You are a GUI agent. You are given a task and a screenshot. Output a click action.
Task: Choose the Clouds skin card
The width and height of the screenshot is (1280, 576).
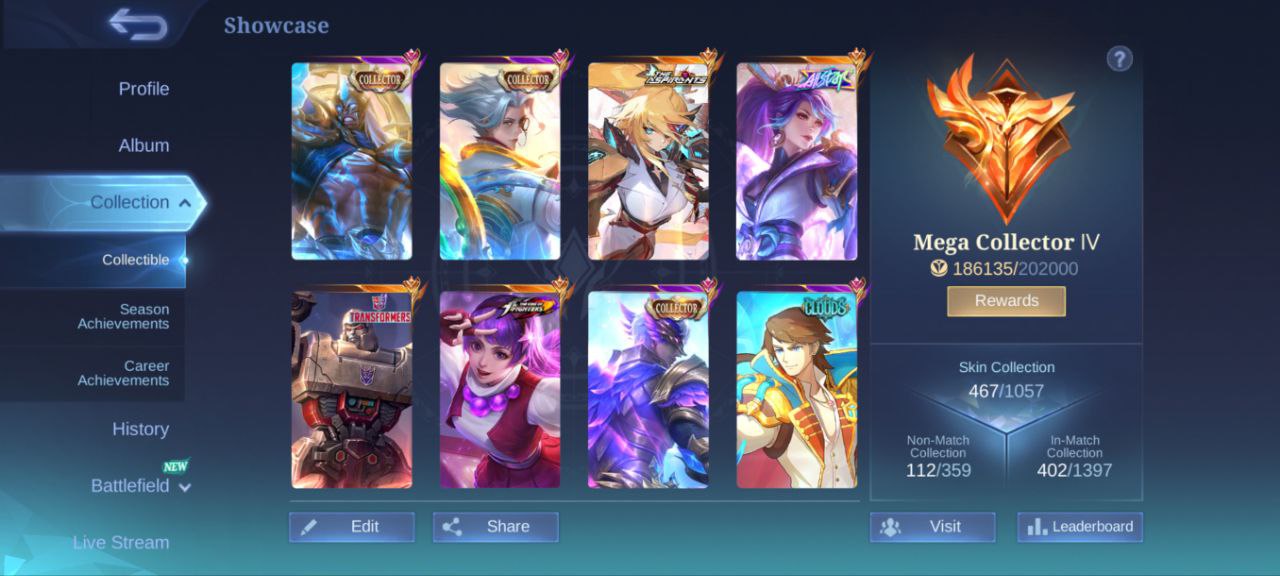797,390
